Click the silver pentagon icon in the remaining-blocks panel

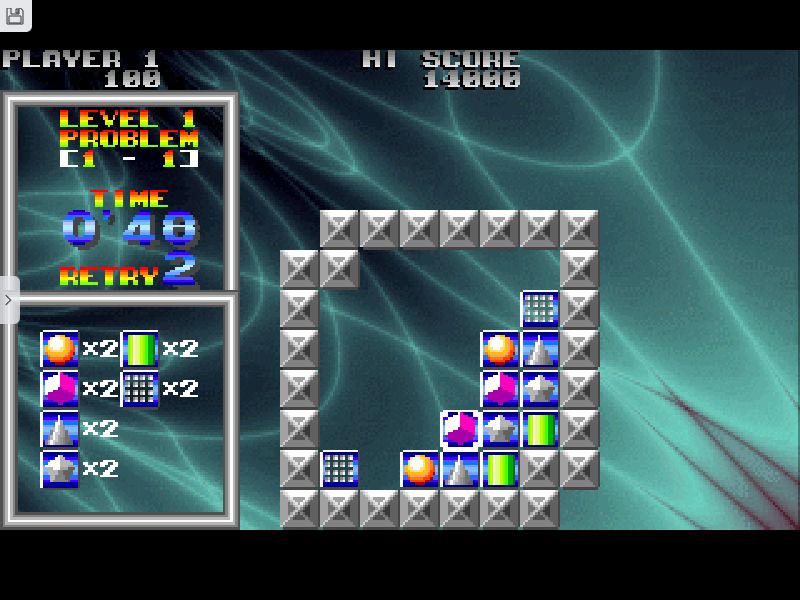(60, 469)
